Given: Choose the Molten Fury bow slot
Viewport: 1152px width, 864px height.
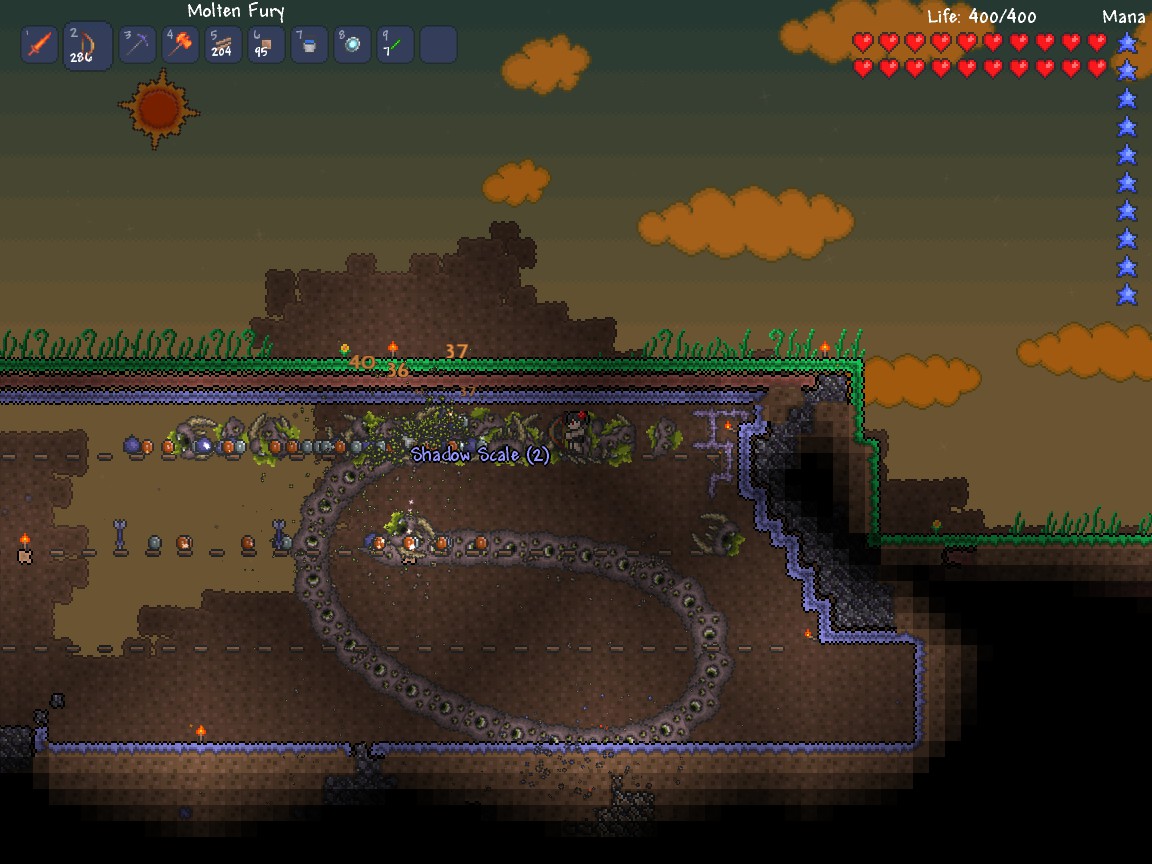Looking at the screenshot, I should tap(87, 45).
